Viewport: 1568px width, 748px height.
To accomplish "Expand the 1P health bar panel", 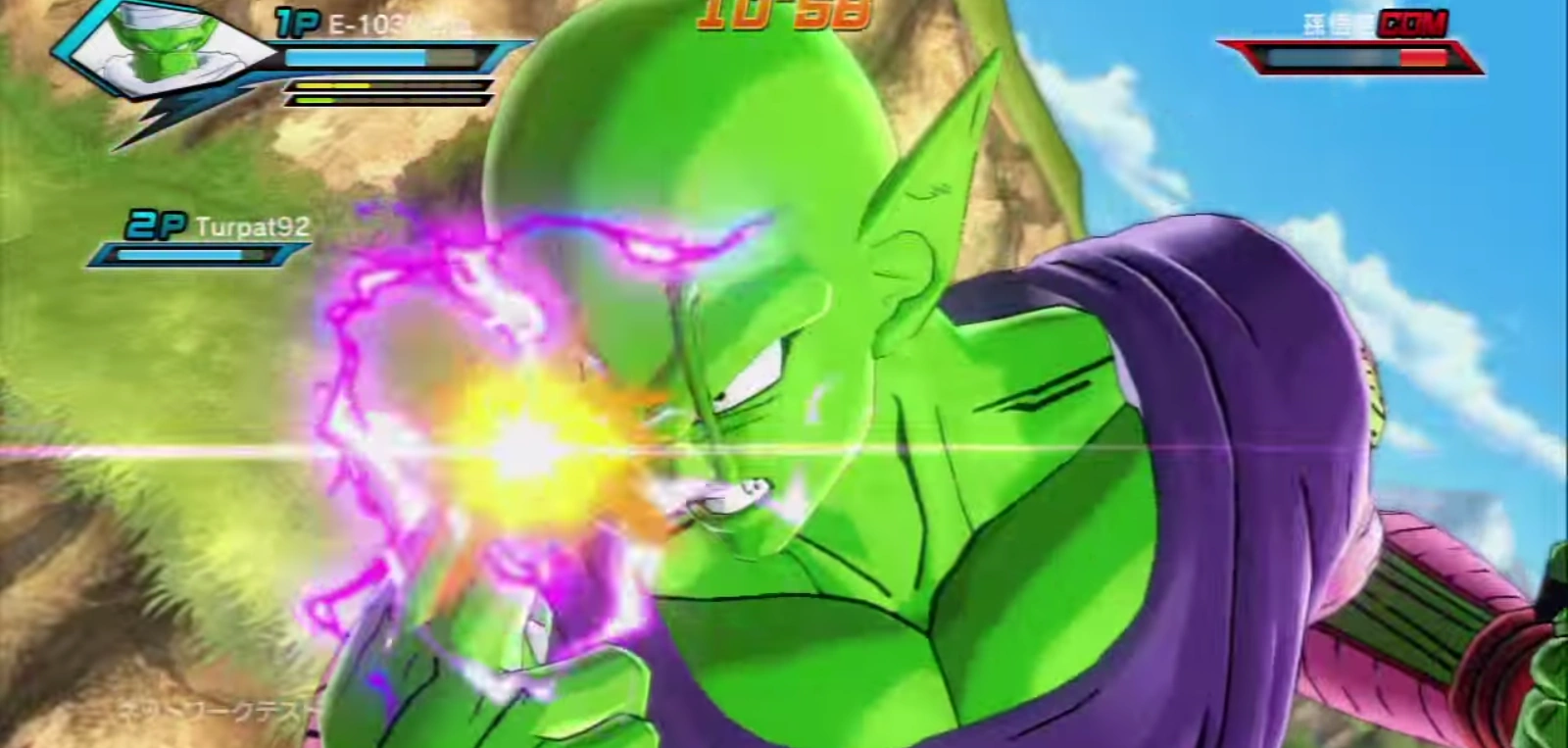I will click(x=382, y=56).
